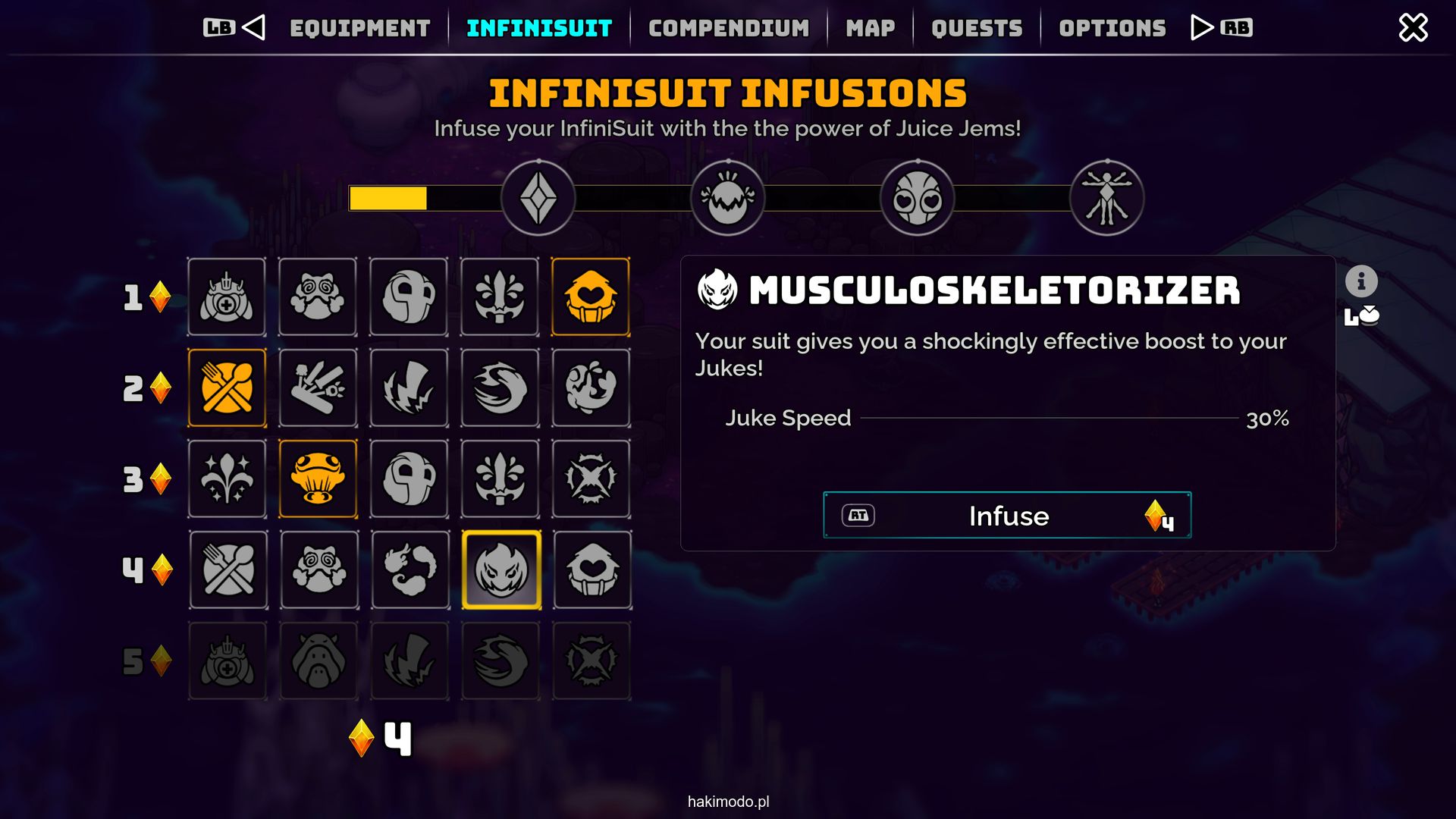1456x819 pixels.
Task: Open the Quests tab
Action: pos(977,29)
